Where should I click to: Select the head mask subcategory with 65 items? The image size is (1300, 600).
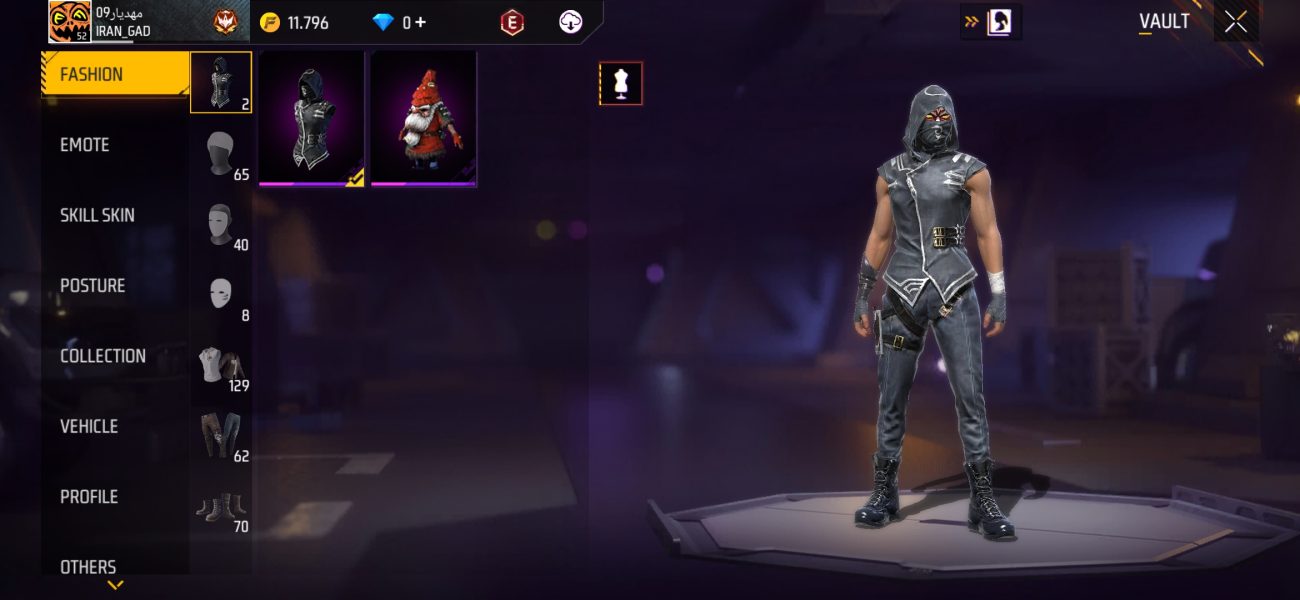pos(221,153)
